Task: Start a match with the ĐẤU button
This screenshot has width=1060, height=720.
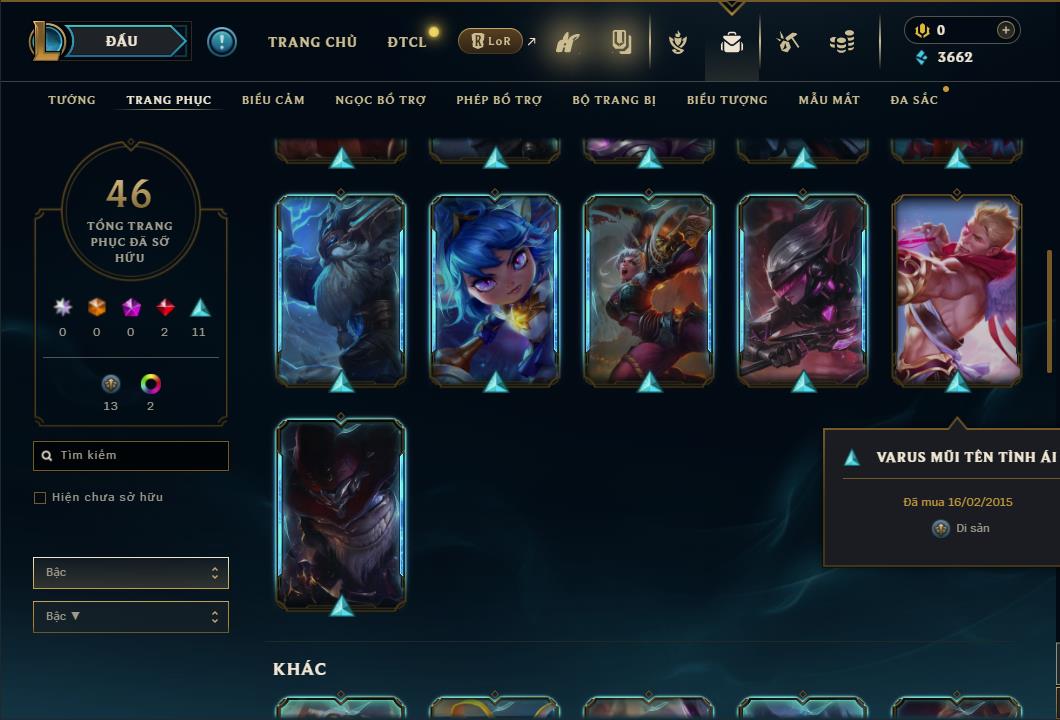Action: (x=122, y=41)
